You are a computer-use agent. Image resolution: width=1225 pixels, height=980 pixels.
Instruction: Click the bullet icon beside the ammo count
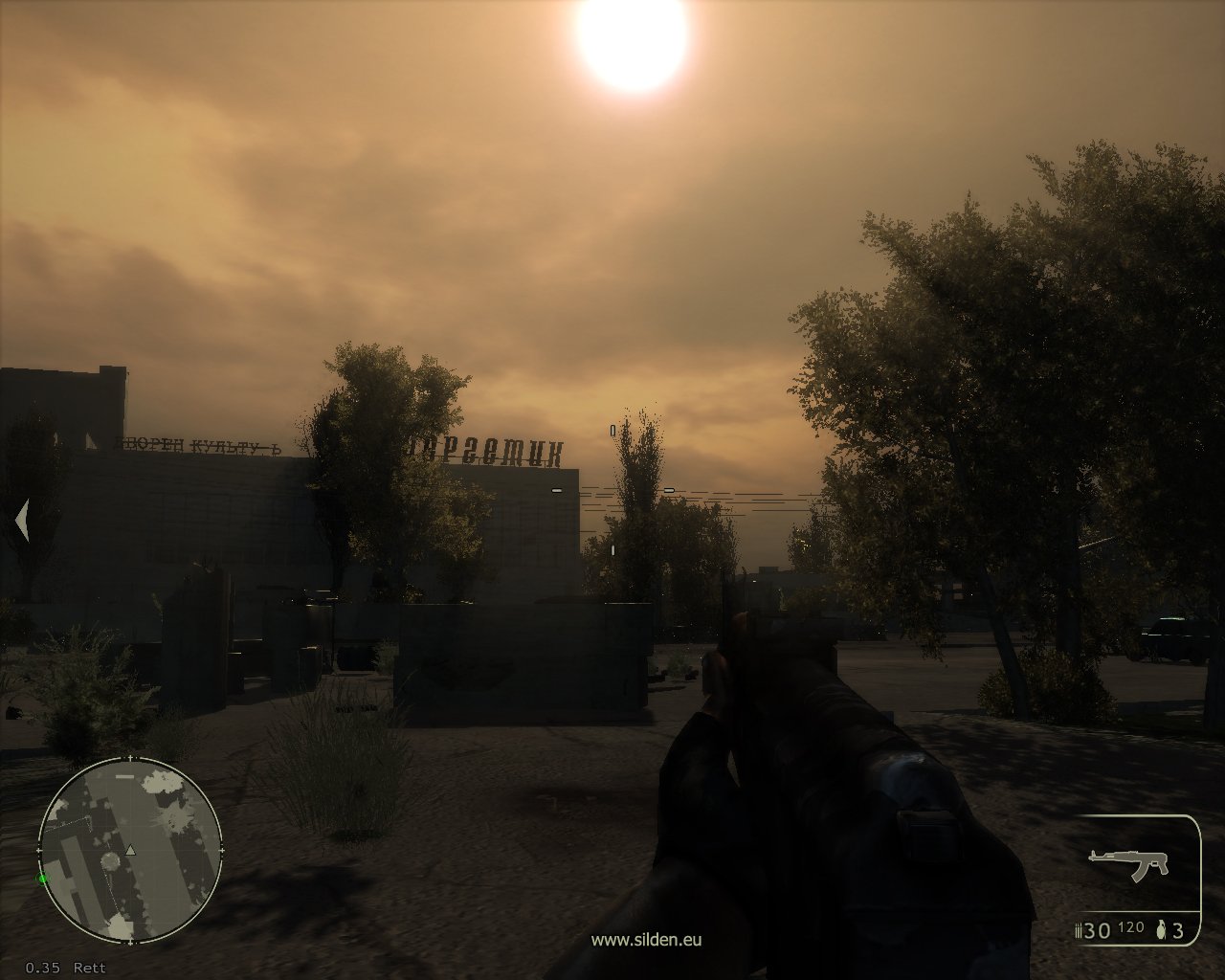1079,931
